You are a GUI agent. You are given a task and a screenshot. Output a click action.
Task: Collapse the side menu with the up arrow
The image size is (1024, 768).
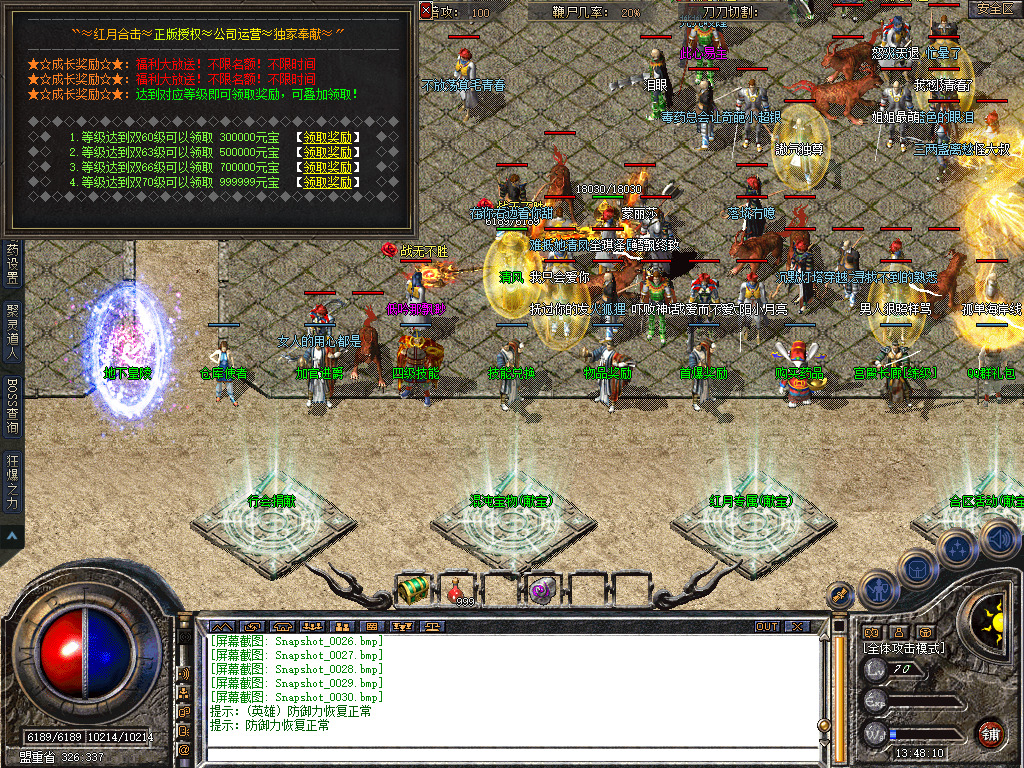12,536
